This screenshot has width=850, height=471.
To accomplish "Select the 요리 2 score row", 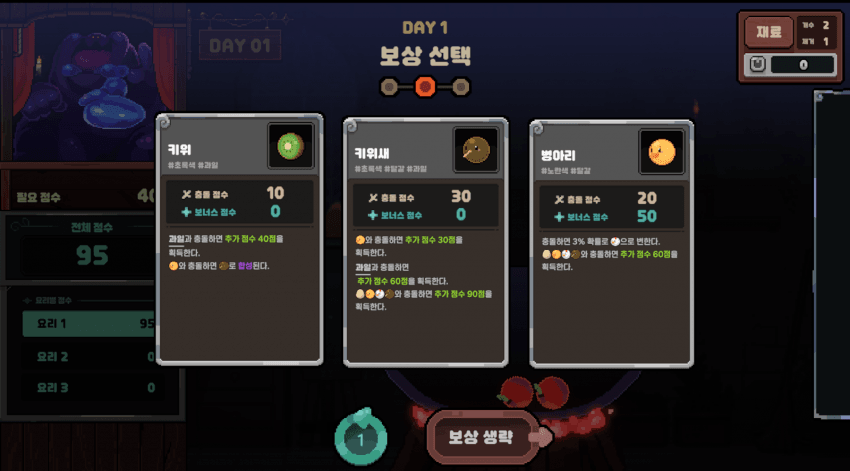I will pyautogui.click(x=88, y=356).
